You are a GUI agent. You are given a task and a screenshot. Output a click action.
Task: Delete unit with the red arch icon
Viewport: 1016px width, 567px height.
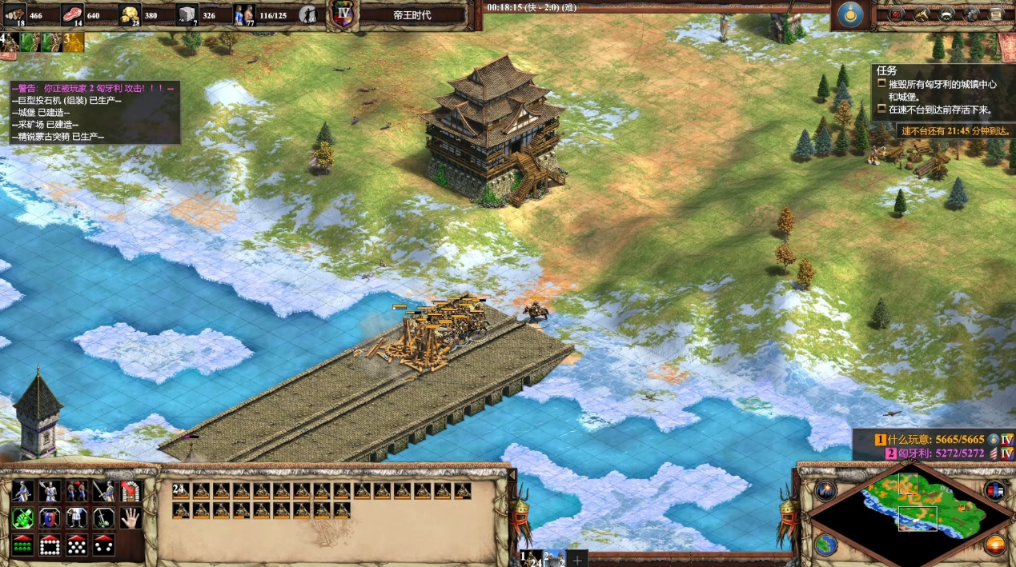[x=130, y=491]
